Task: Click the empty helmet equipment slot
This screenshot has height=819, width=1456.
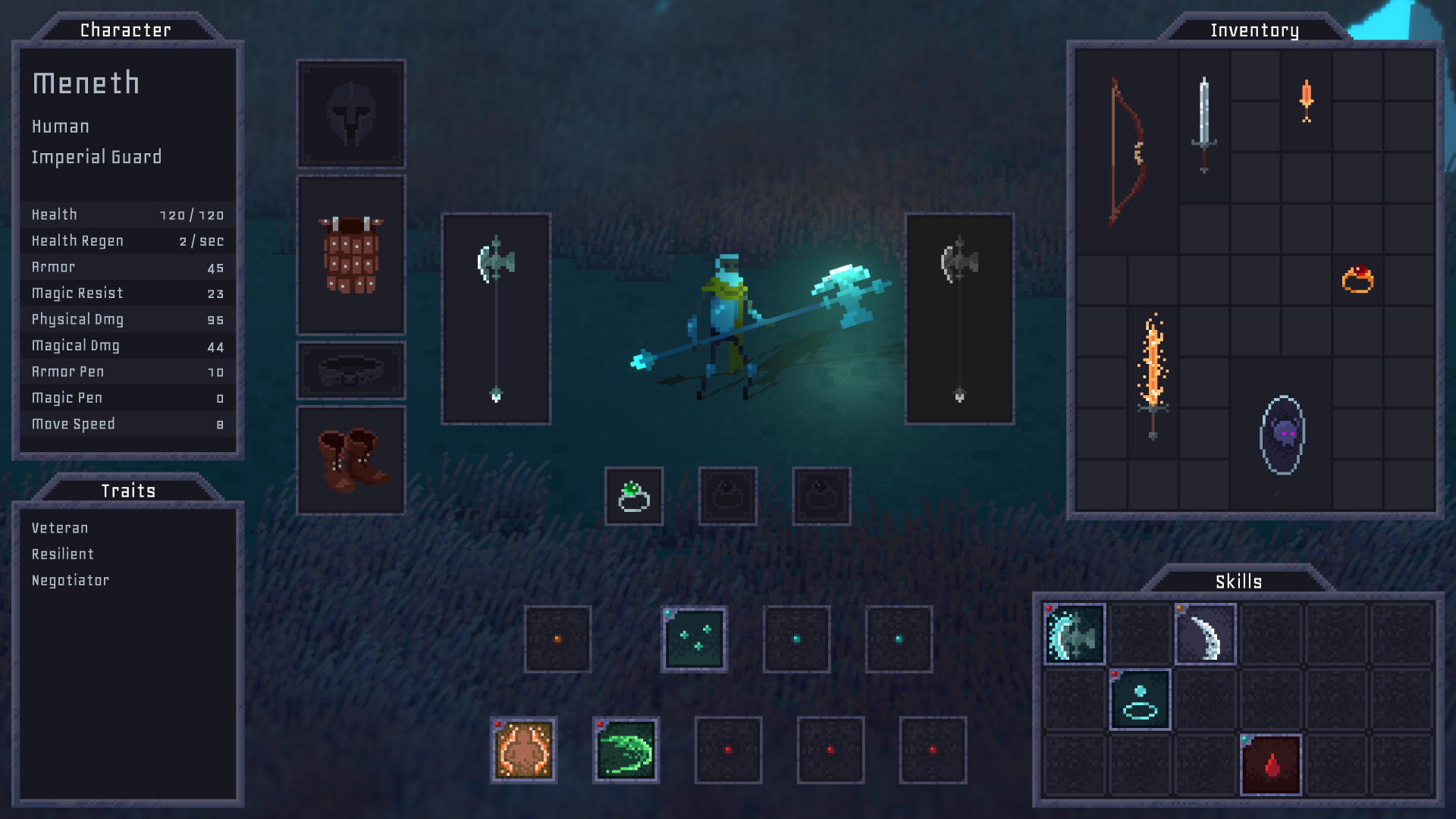Action: tap(350, 114)
